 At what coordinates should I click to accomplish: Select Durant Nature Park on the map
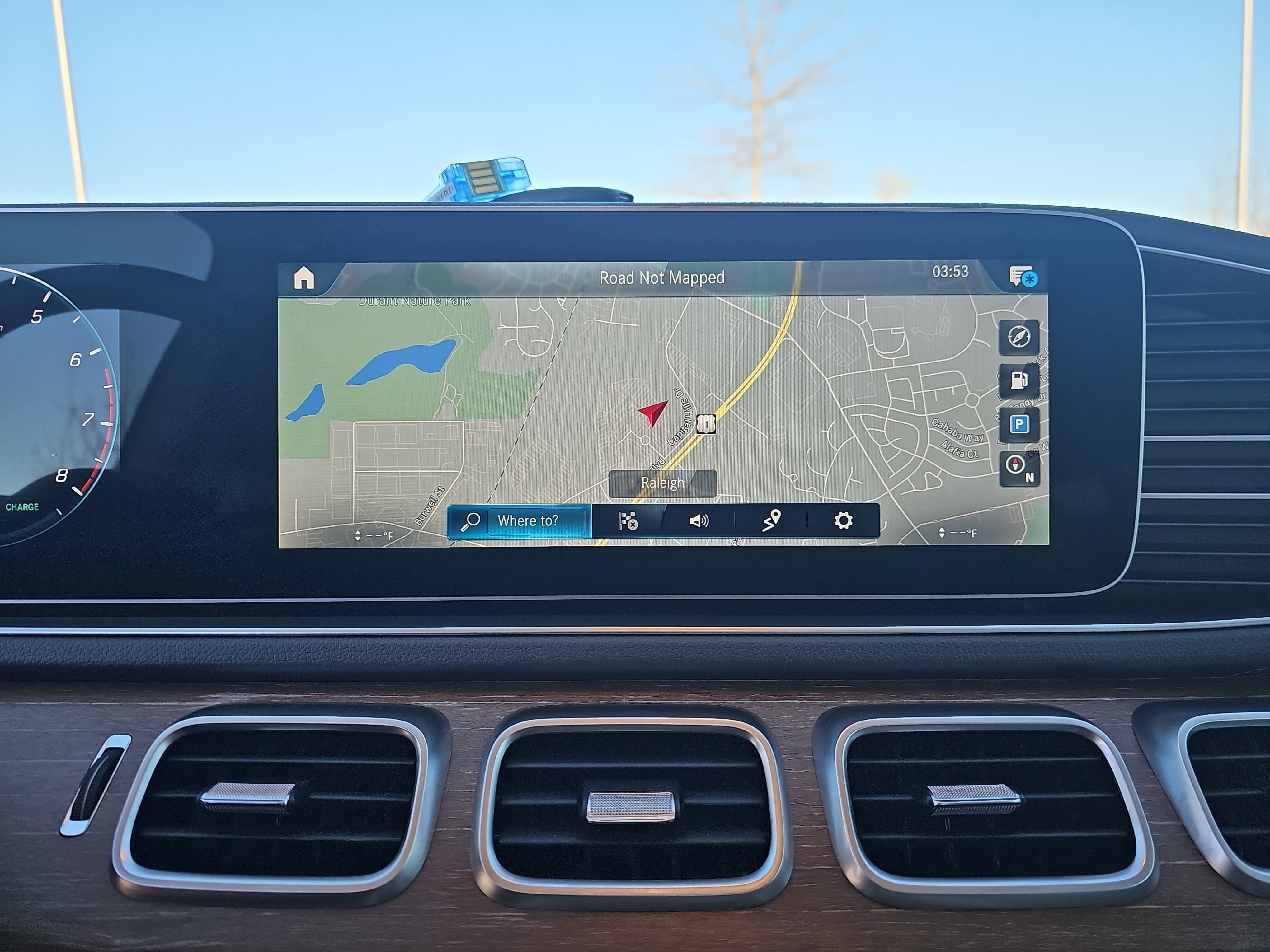(x=415, y=301)
